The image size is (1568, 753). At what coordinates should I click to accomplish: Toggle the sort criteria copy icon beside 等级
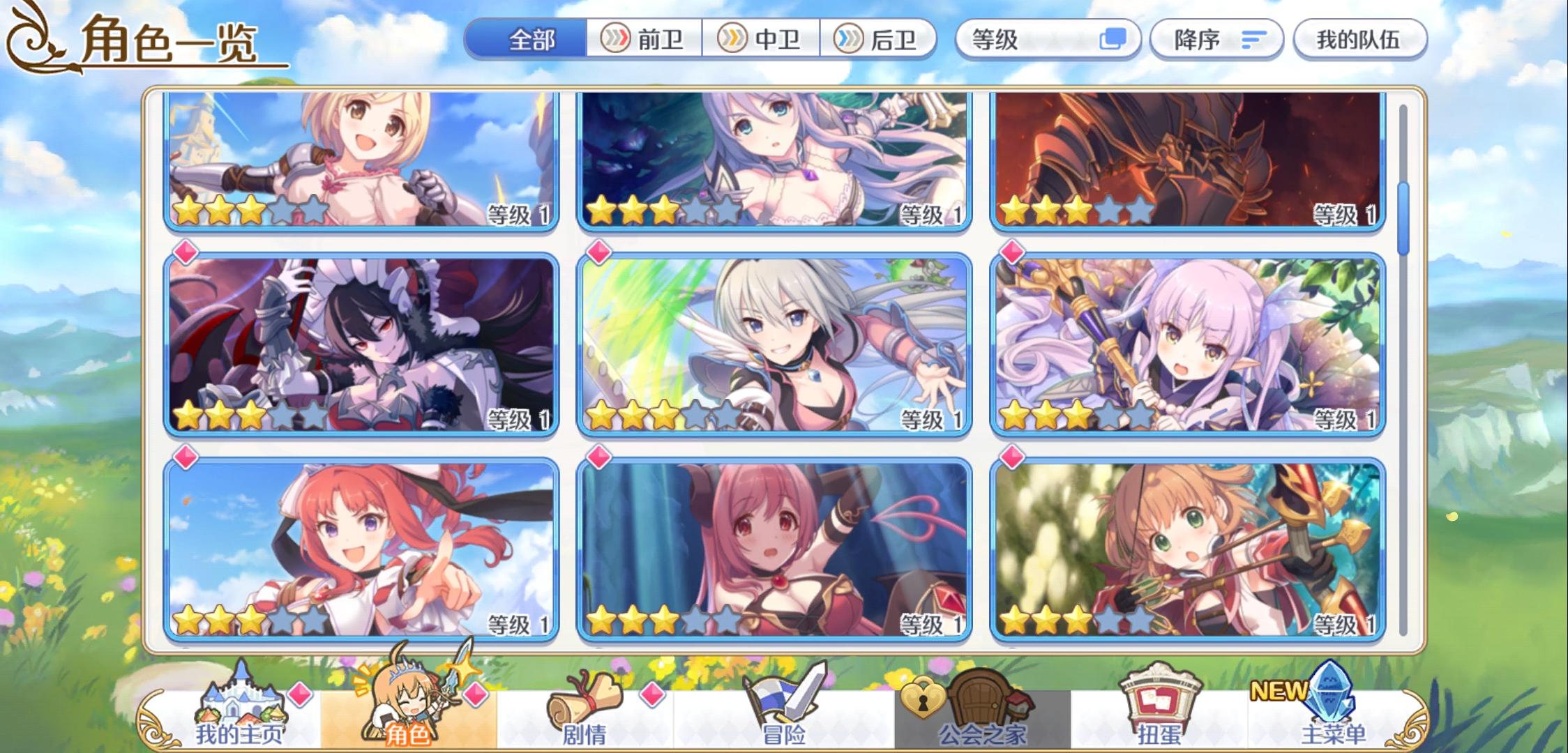coord(1112,40)
